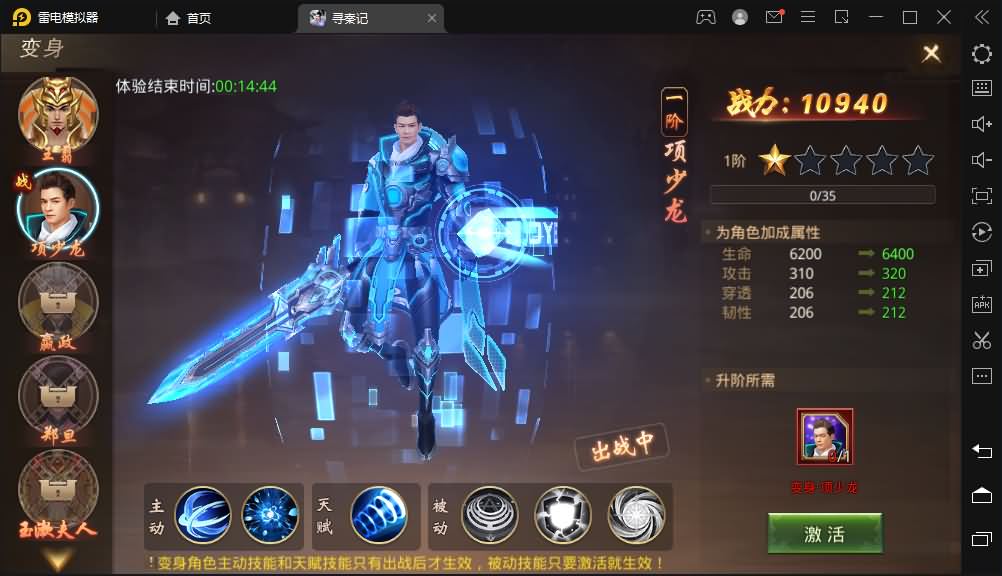Screen dimensions: 1002x576
Task: Select the first gold rank star
Action: (773, 160)
